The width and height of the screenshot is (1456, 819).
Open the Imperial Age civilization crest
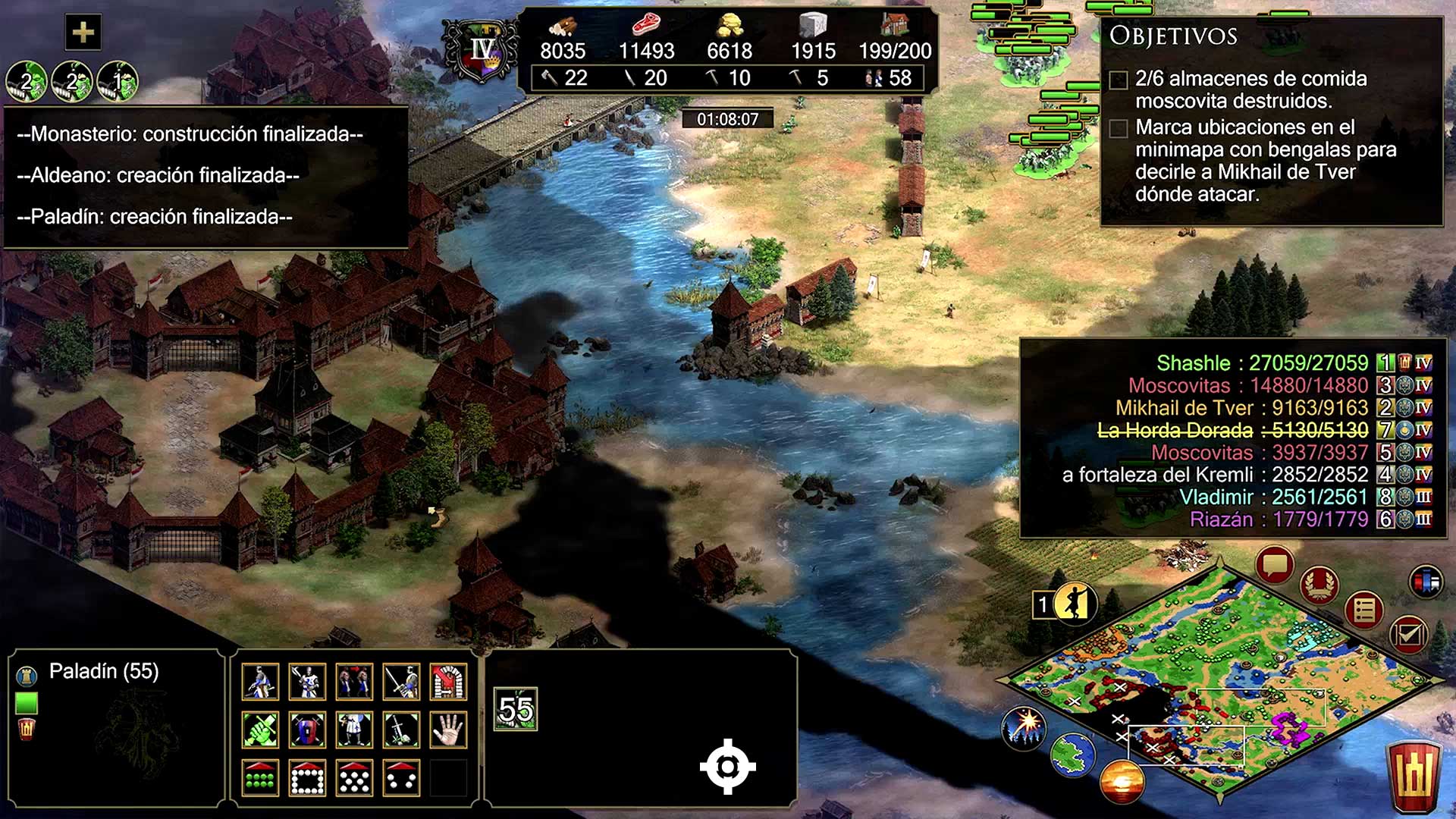pyautogui.click(x=482, y=52)
